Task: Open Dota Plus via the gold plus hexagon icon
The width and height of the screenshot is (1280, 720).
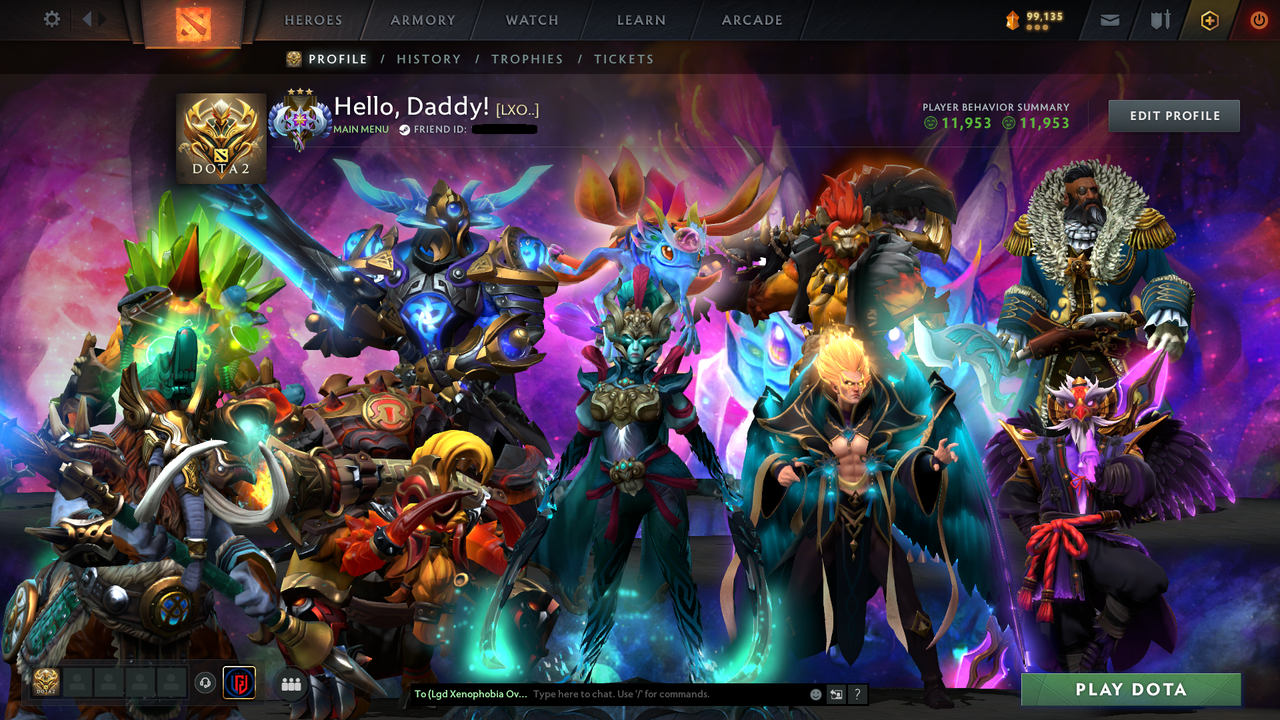Action: (1208, 20)
